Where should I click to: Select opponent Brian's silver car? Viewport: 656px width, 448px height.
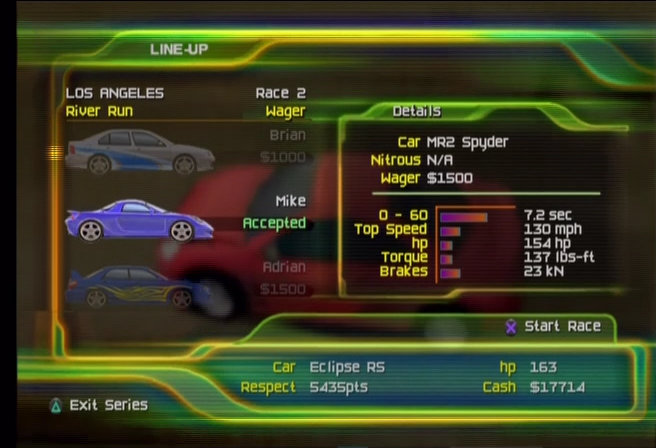[140, 150]
